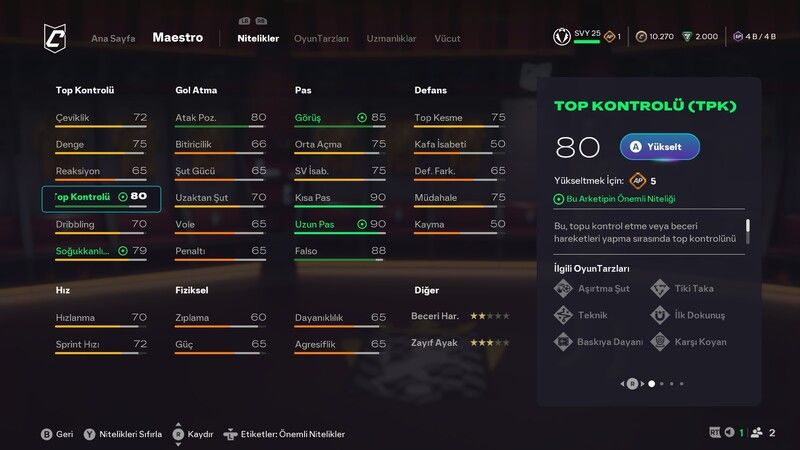Select the Soğukkanlılık attribute
The height and width of the screenshot is (450, 800).
(x=101, y=251)
